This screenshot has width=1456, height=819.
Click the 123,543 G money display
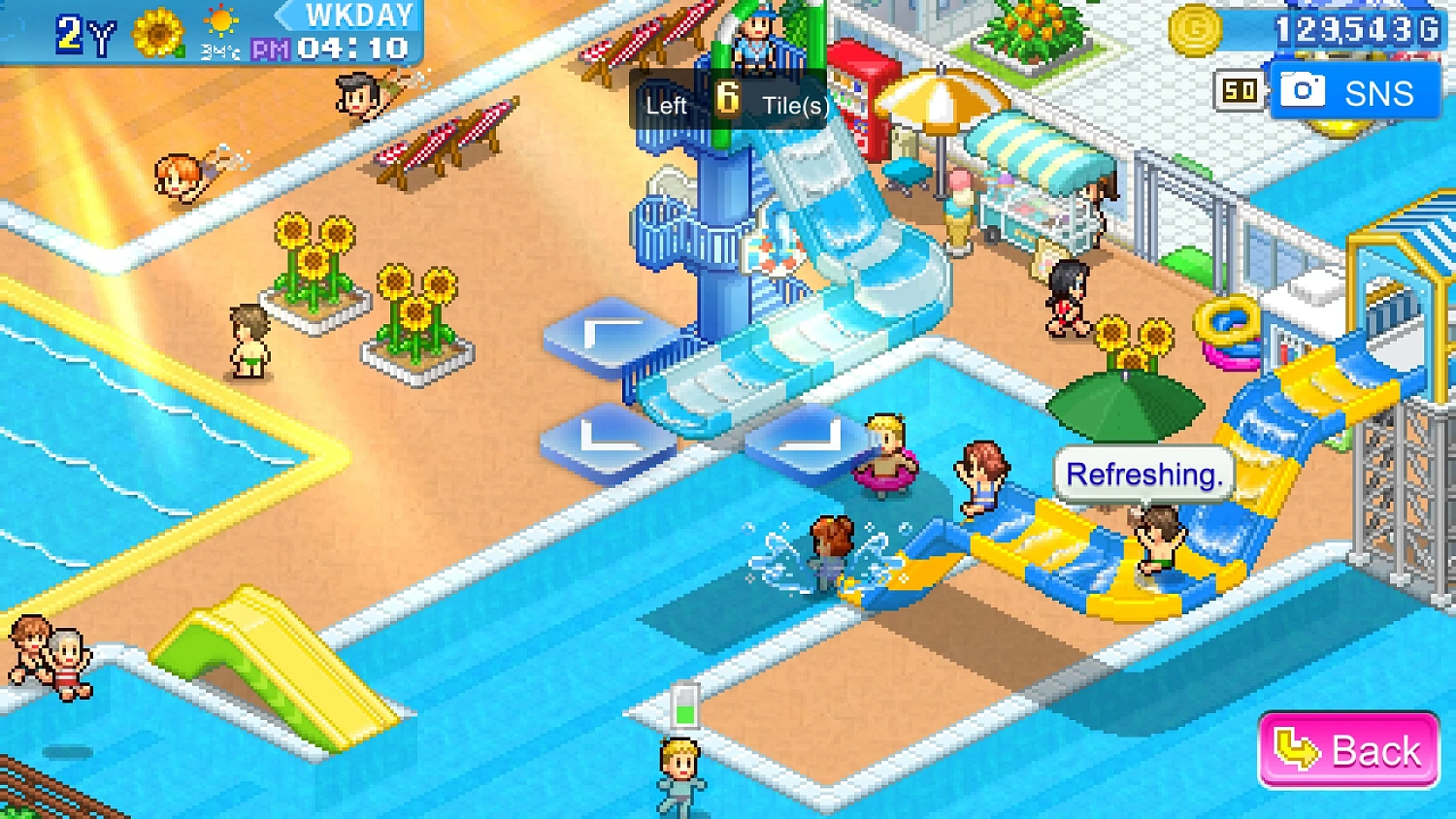[x=1359, y=29]
